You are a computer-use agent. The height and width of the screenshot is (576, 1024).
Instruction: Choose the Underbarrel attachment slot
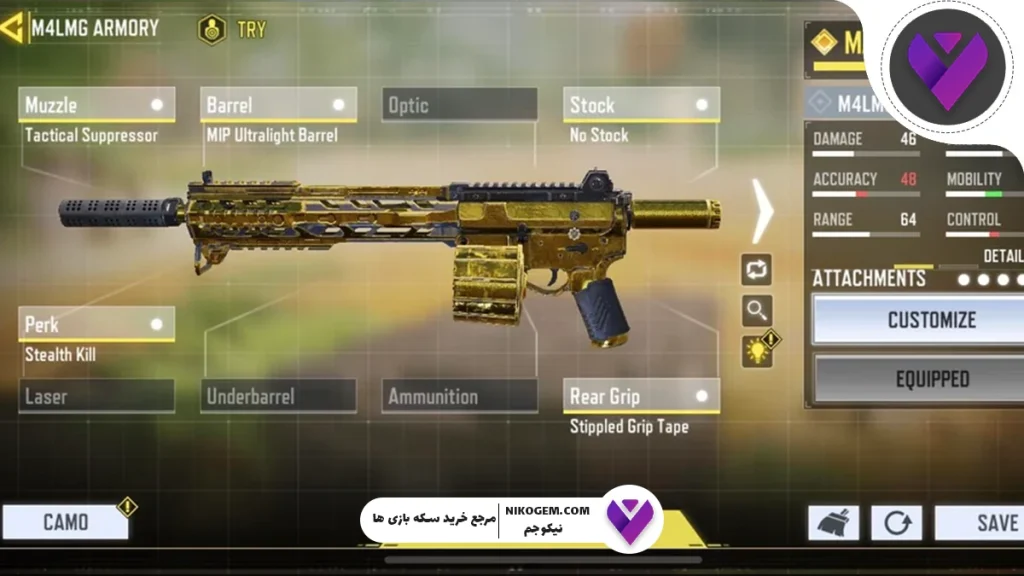coord(279,397)
